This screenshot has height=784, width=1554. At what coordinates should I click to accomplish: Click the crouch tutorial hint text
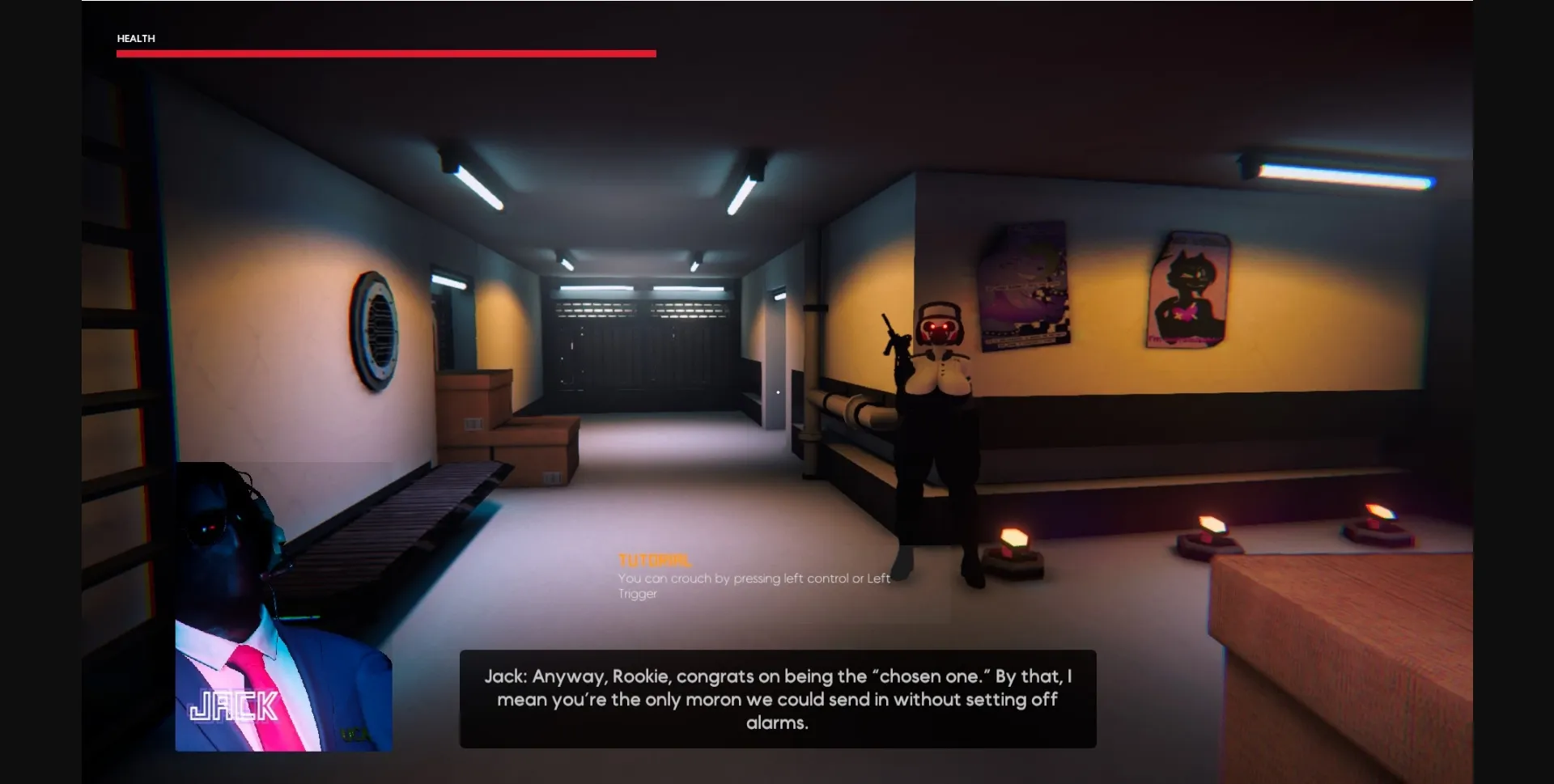[x=753, y=585]
